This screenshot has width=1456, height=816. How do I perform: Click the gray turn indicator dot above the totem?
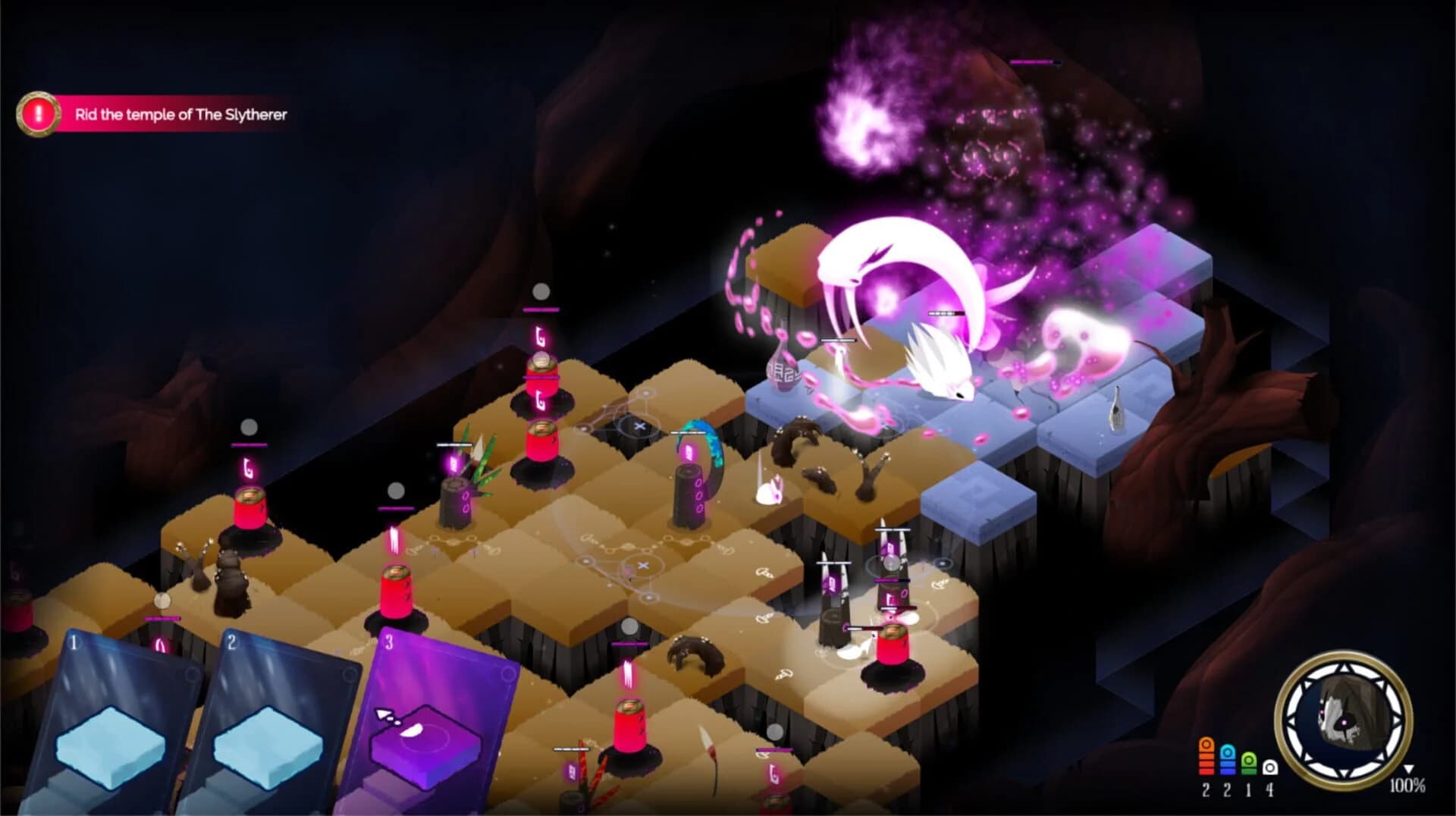(x=540, y=290)
